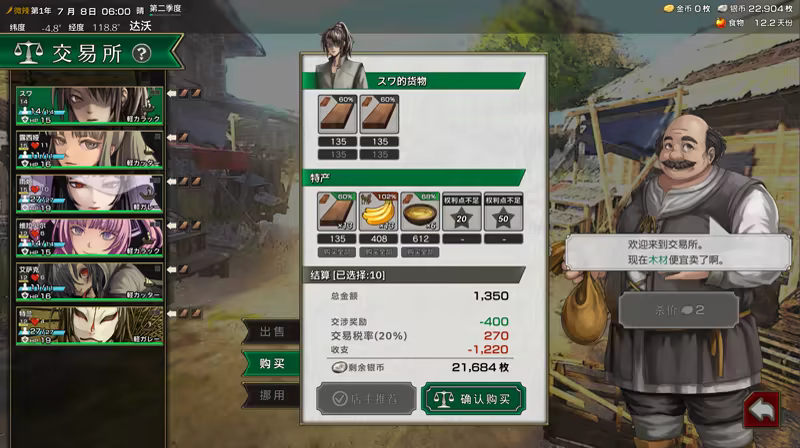Image resolution: width=800 pixels, height=448 pixels.
Task: Switch to the 出售 sell tab
Action: tap(272, 332)
